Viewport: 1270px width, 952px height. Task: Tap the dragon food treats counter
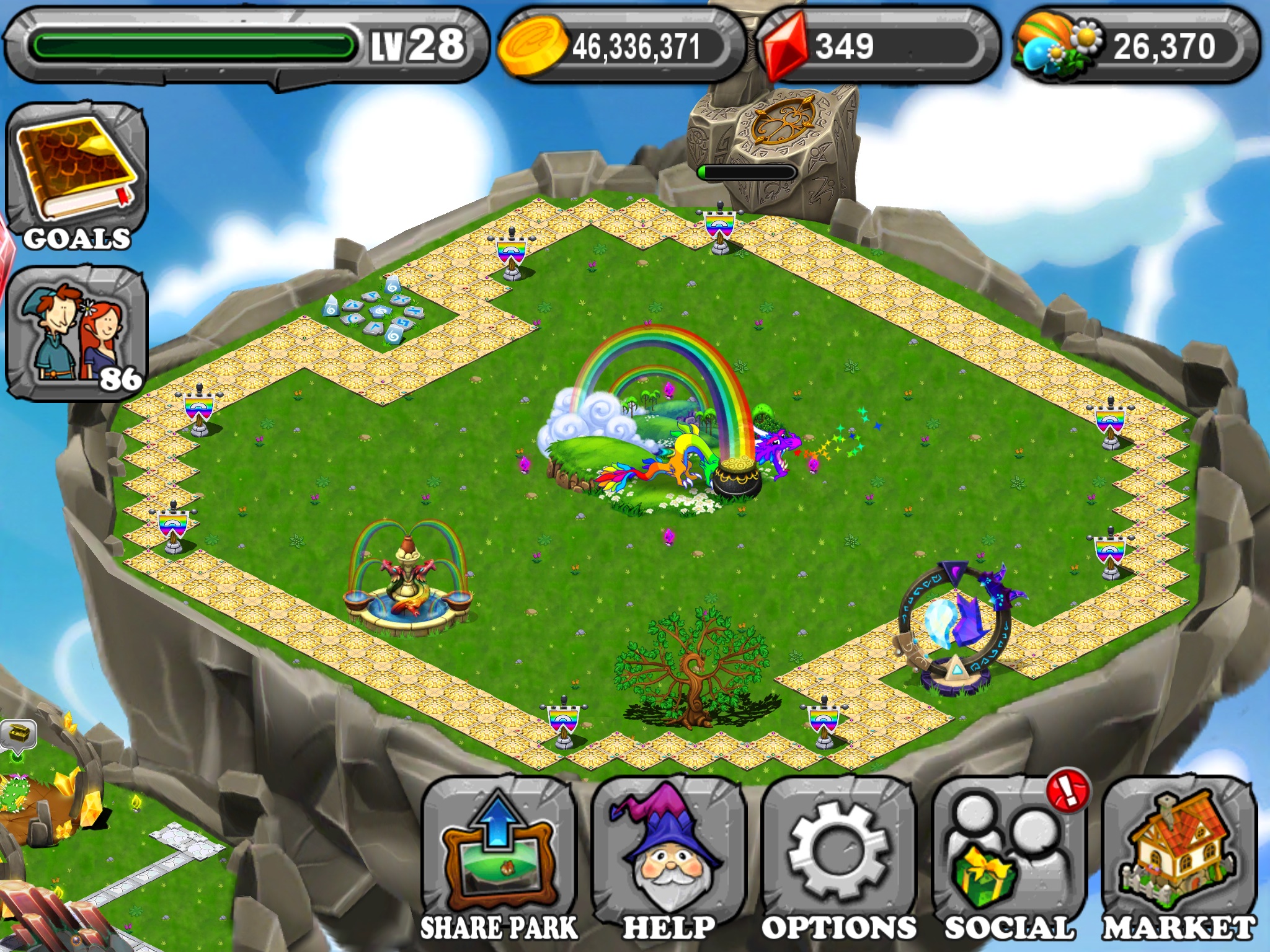tap(1135, 46)
